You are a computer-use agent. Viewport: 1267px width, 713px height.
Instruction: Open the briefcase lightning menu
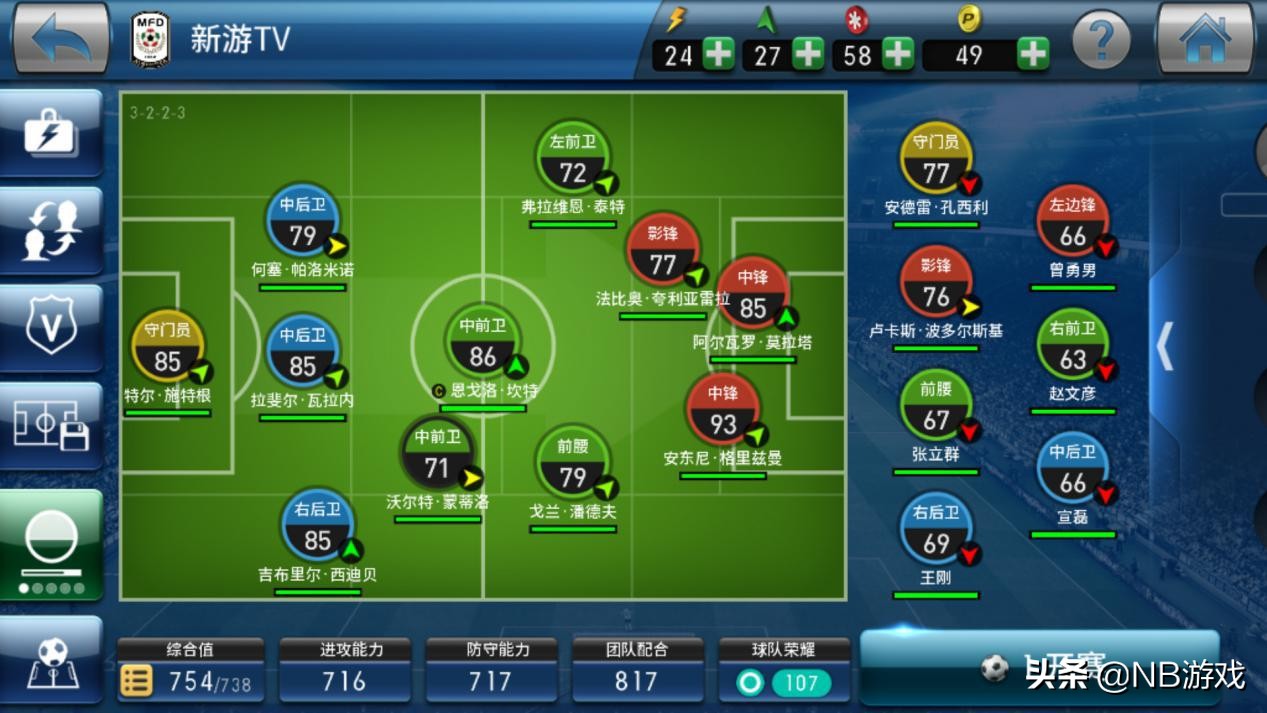pos(52,132)
